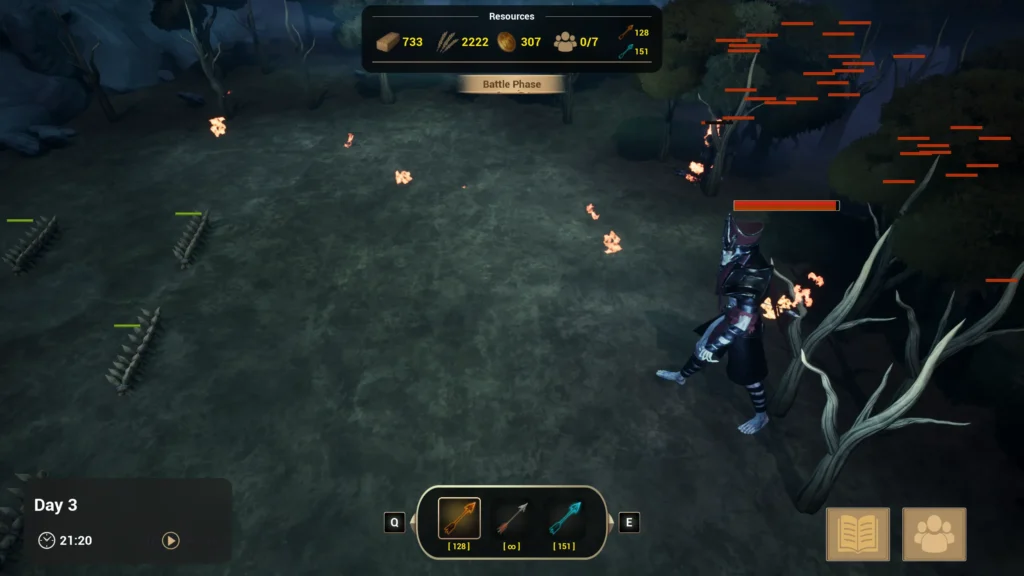Select the orange fire arrow slot
Viewport: 1024px width, 576px height.
click(459, 518)
